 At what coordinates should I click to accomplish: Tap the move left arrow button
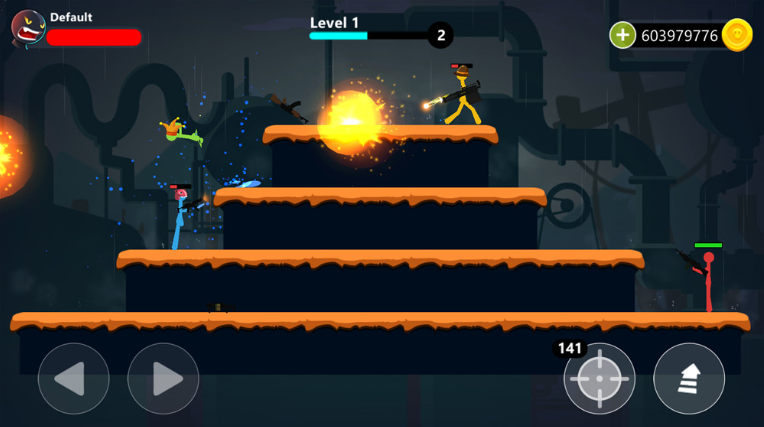(73, 379)
